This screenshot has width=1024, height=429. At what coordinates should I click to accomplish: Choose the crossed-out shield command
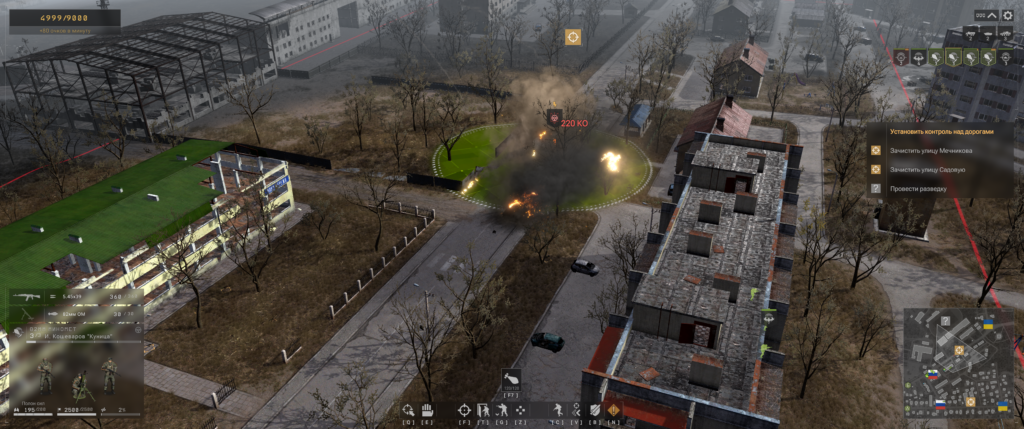click(x=595, y=409)
